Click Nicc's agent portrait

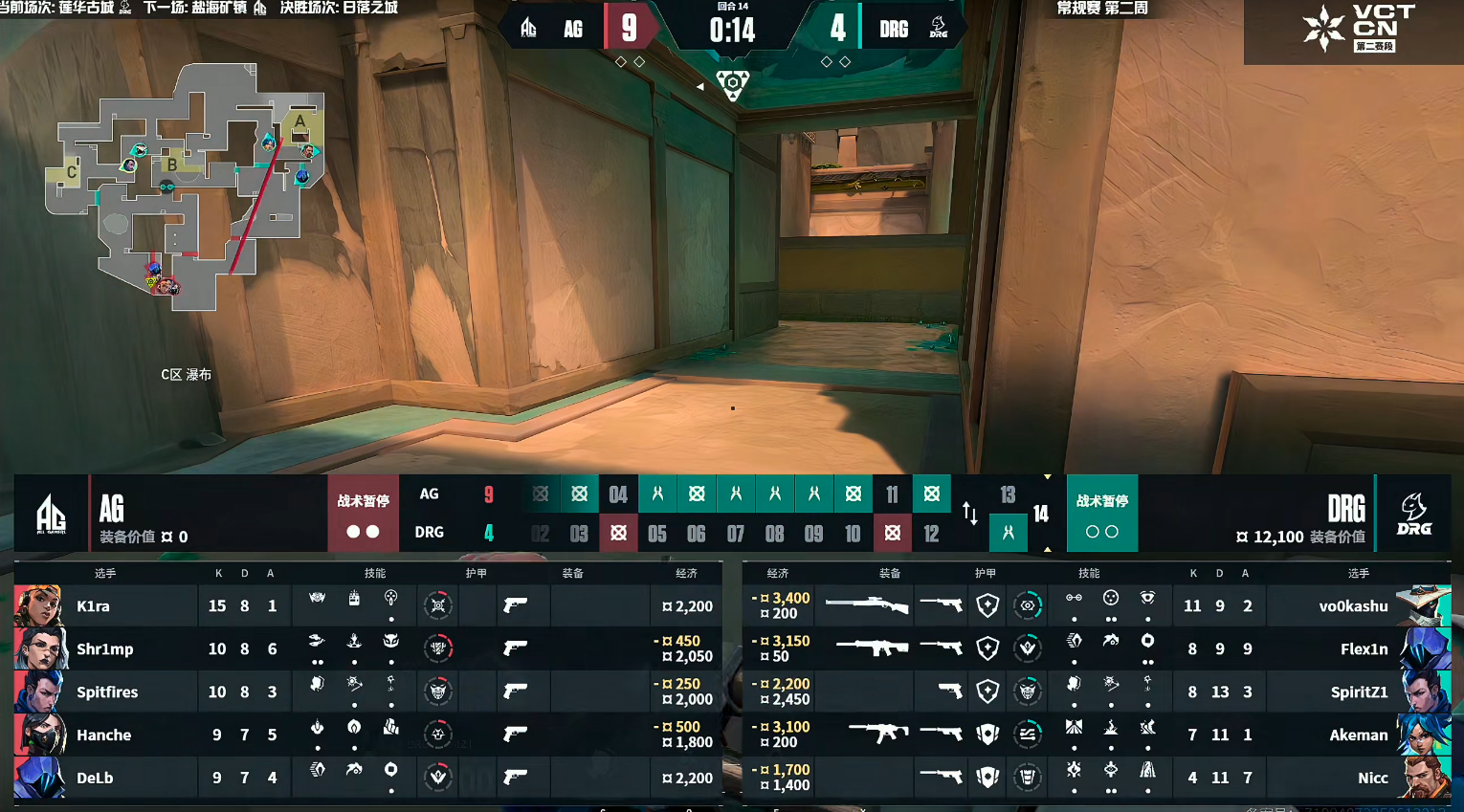click(1424, 778)
